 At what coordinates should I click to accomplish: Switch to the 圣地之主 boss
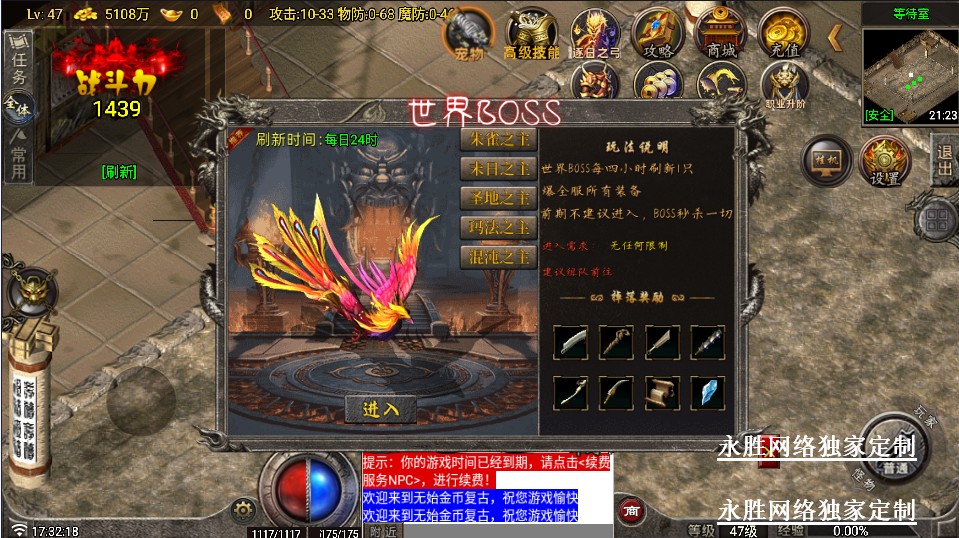498,199
